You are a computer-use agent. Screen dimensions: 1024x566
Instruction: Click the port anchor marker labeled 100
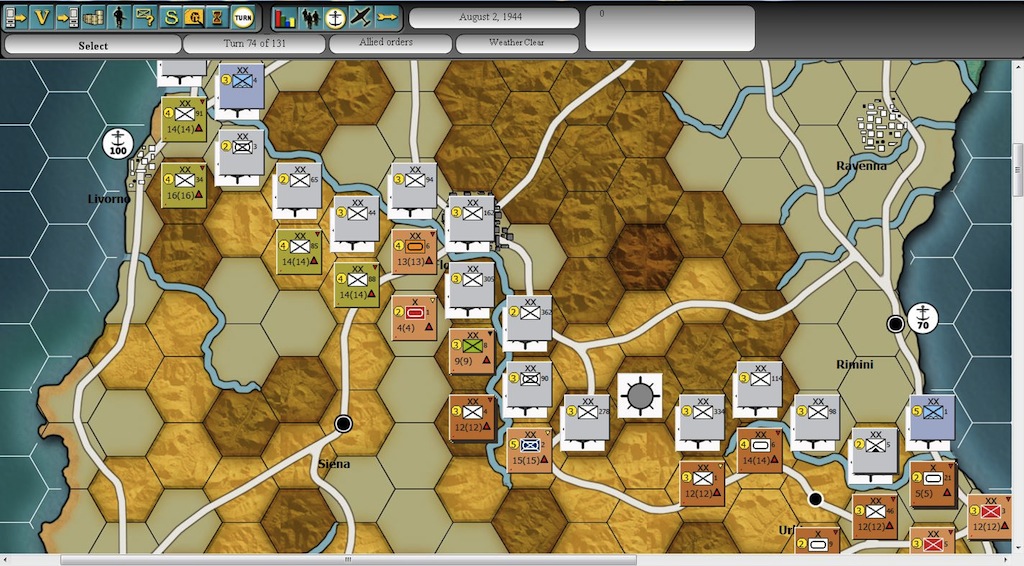(119, 144)
